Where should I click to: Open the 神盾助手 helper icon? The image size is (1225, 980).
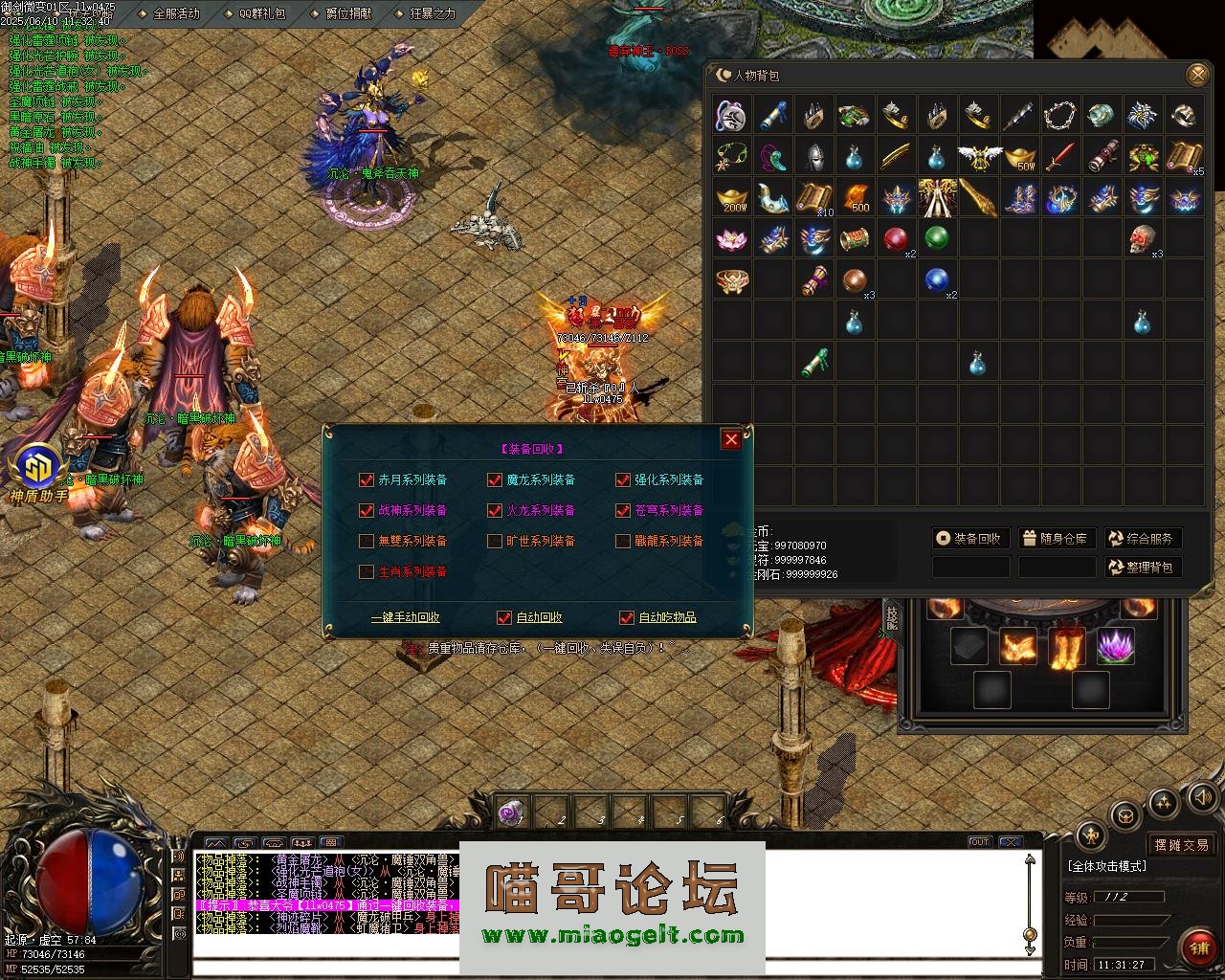click(x=40, y=471)
